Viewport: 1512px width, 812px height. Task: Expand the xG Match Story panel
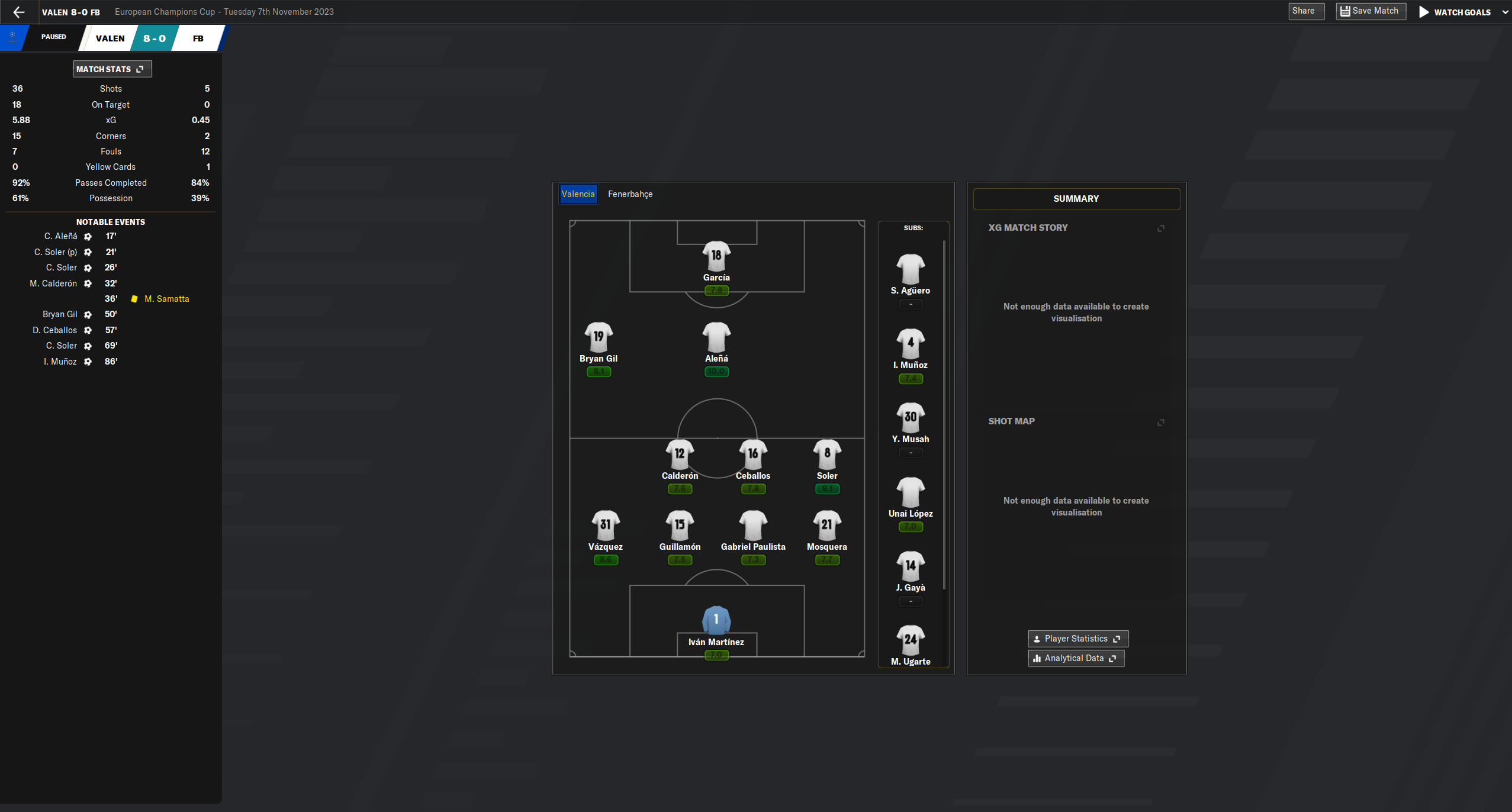pyautogui.click(x=1160, y=228)
